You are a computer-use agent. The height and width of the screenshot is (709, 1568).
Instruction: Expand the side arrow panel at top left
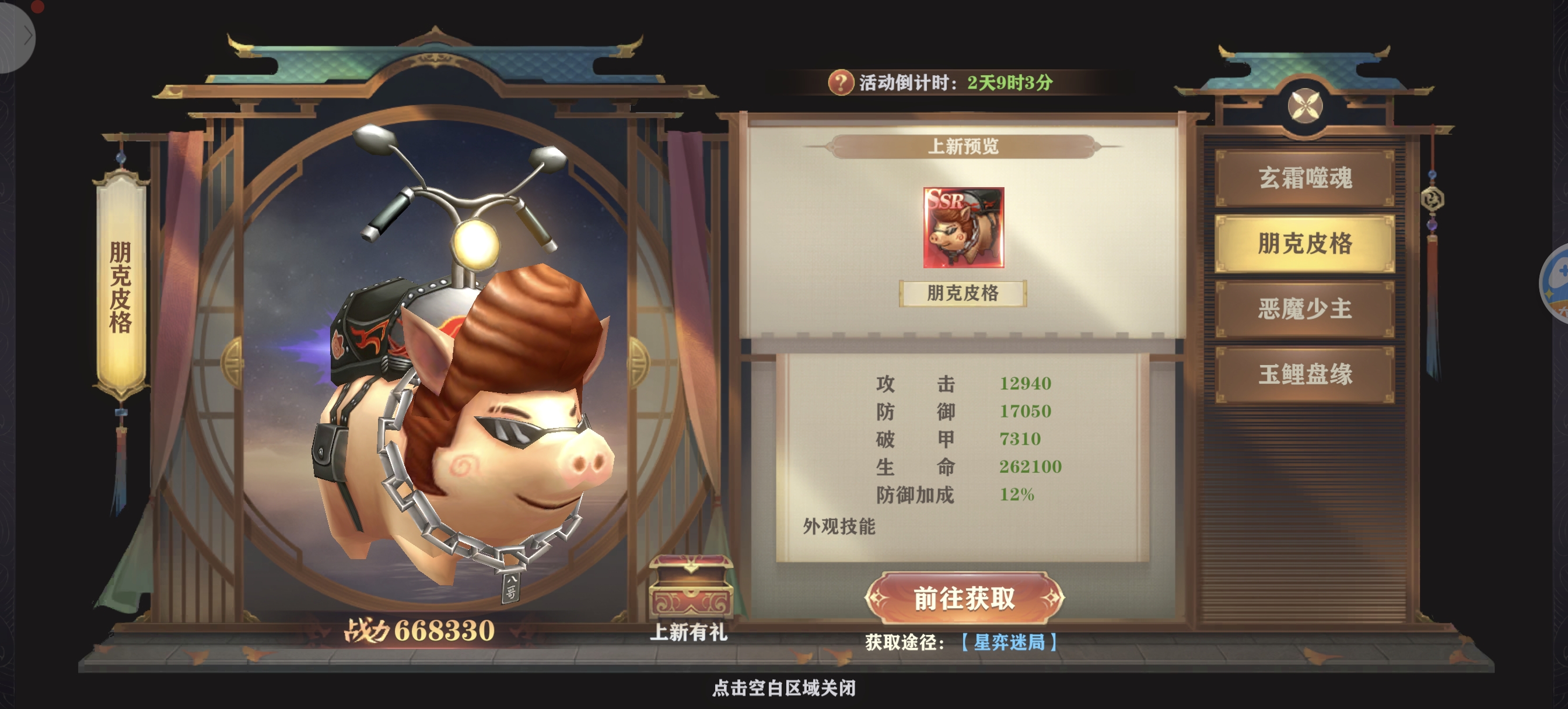tap(24, 37)
